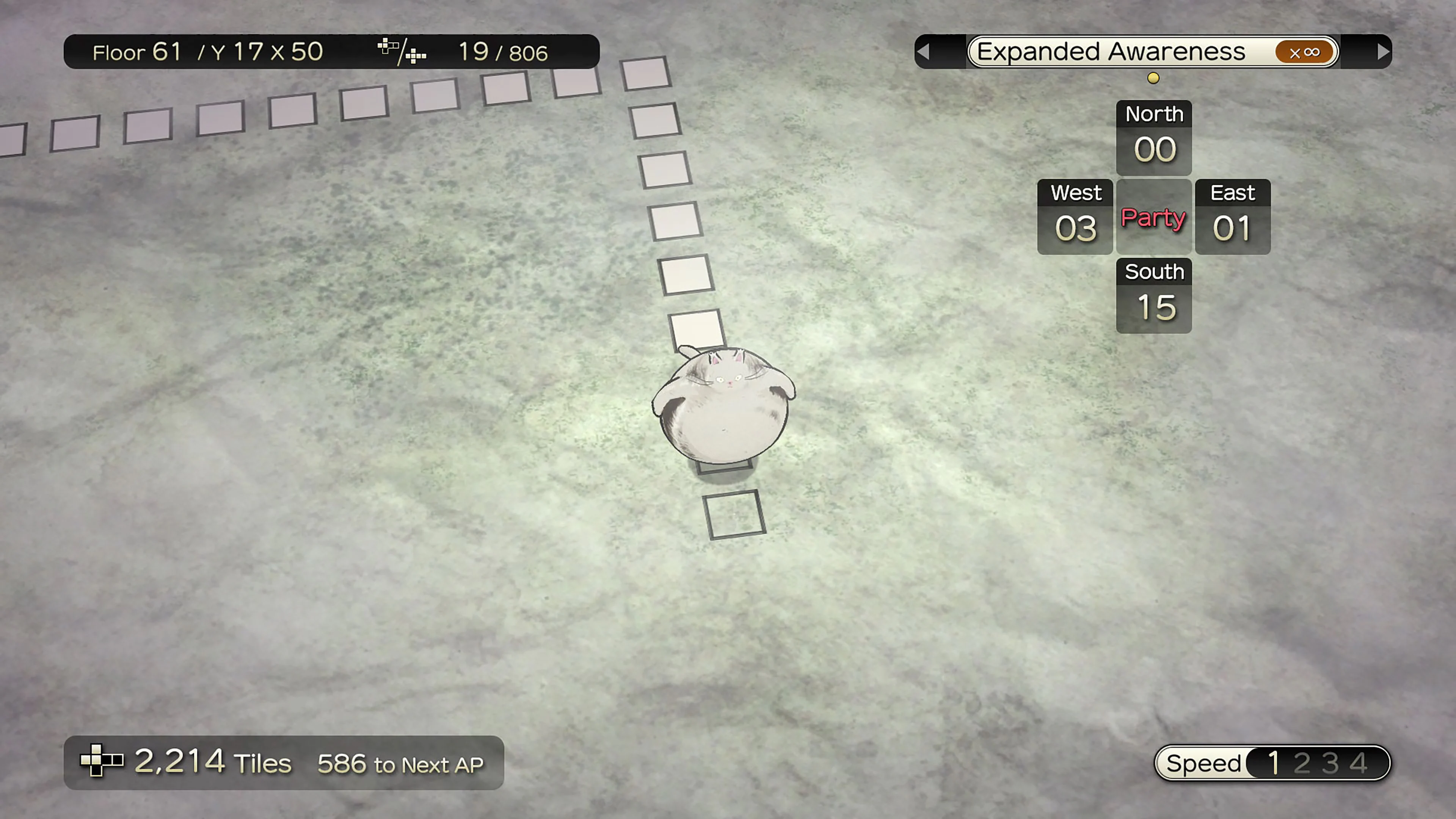Select speed setting 3
The width and height of the screenshot is (1456, 819).
pos(1330,763)
